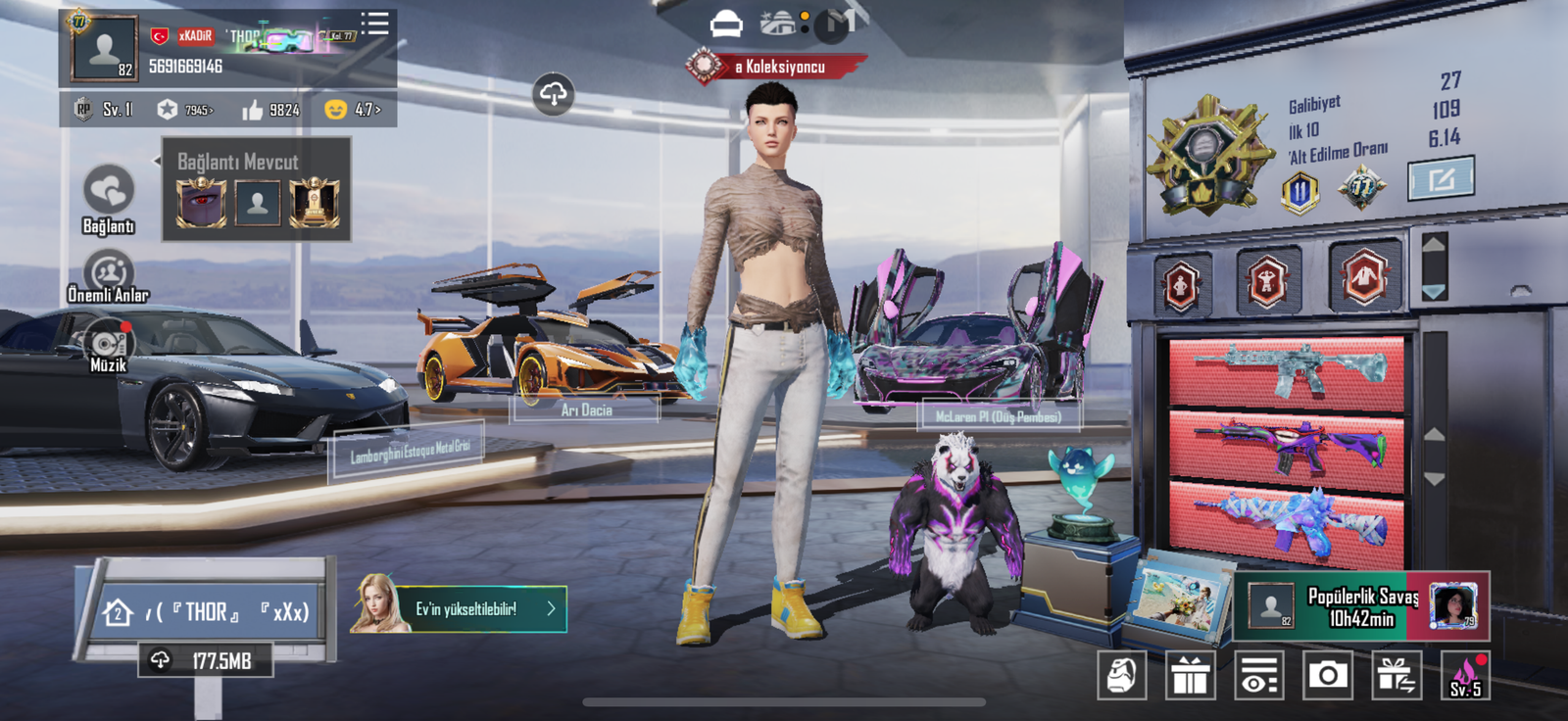
Task: Open the gift exchange icon with arrows
Action: point(1396,676)
